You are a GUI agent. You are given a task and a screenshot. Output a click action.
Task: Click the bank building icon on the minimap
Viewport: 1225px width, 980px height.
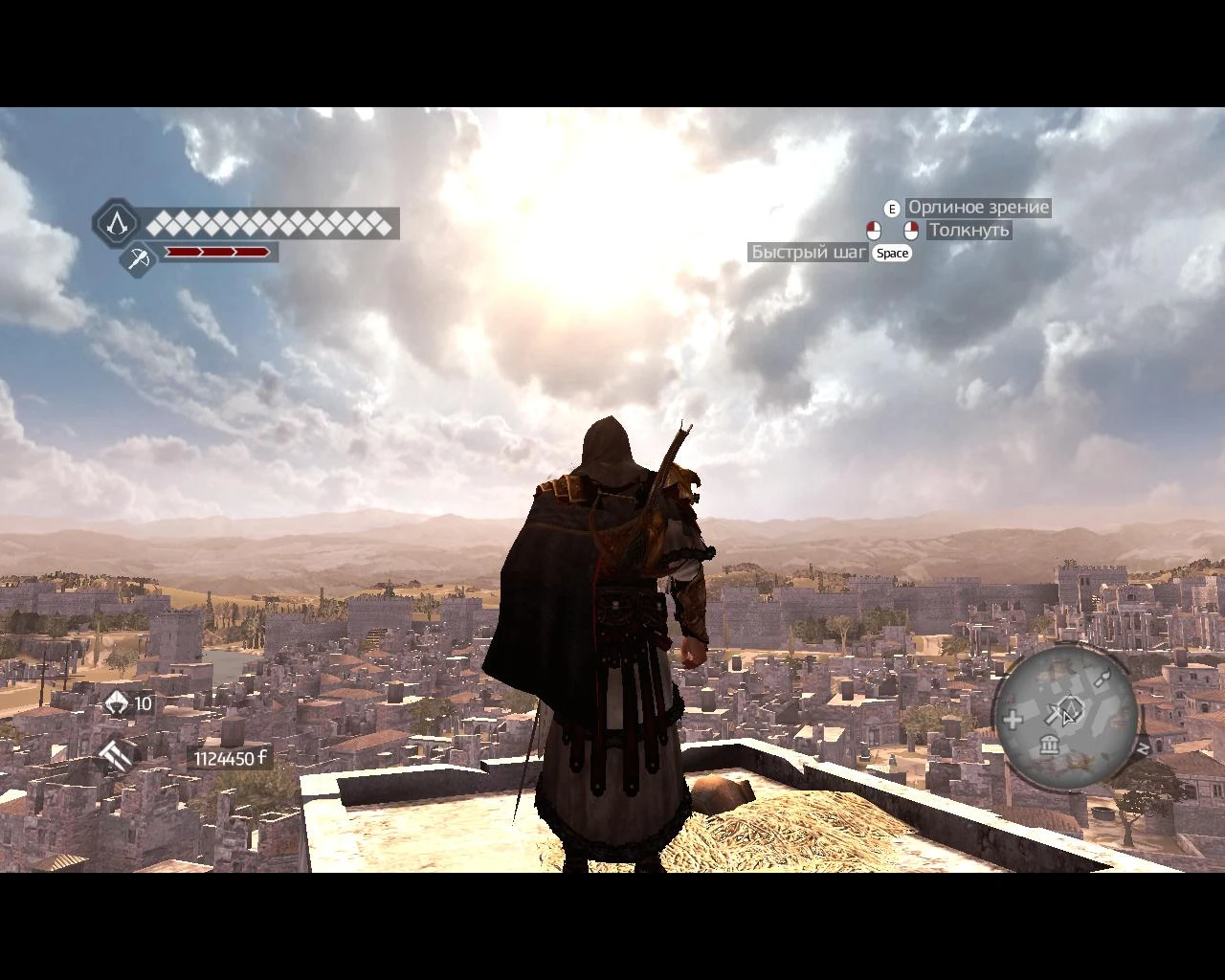click(1050, 746)
